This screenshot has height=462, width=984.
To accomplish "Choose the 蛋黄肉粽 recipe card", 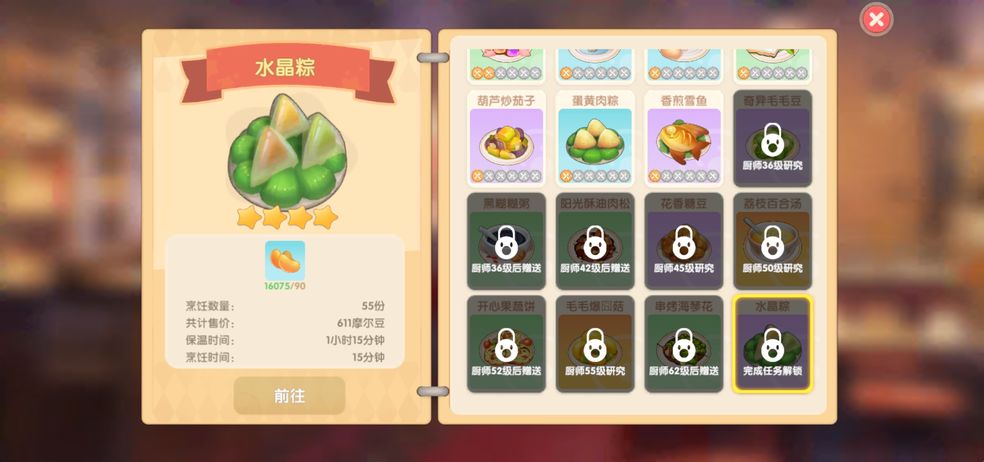I will pos(594,139).
